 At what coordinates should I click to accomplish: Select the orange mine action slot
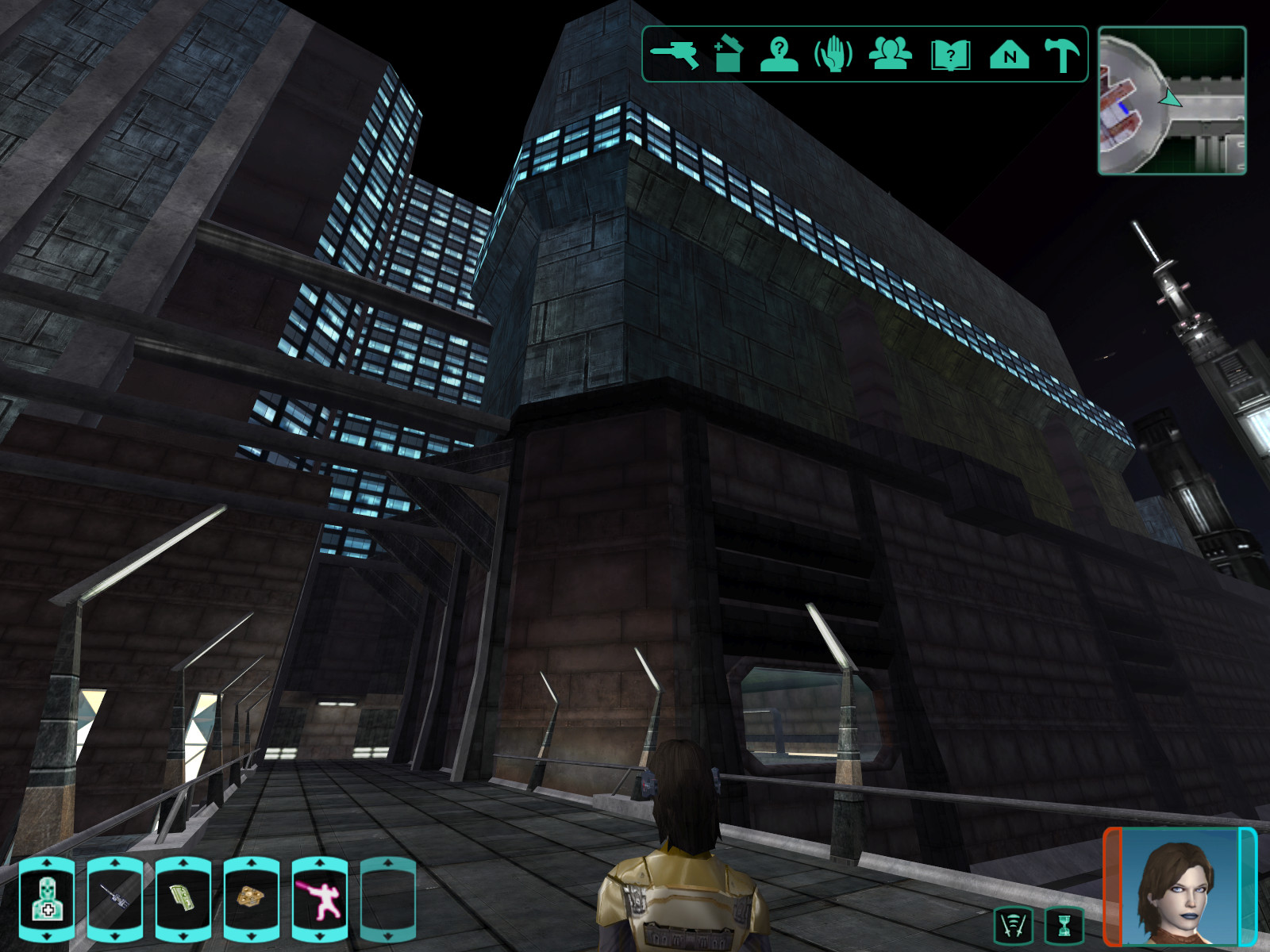(252, 900)
